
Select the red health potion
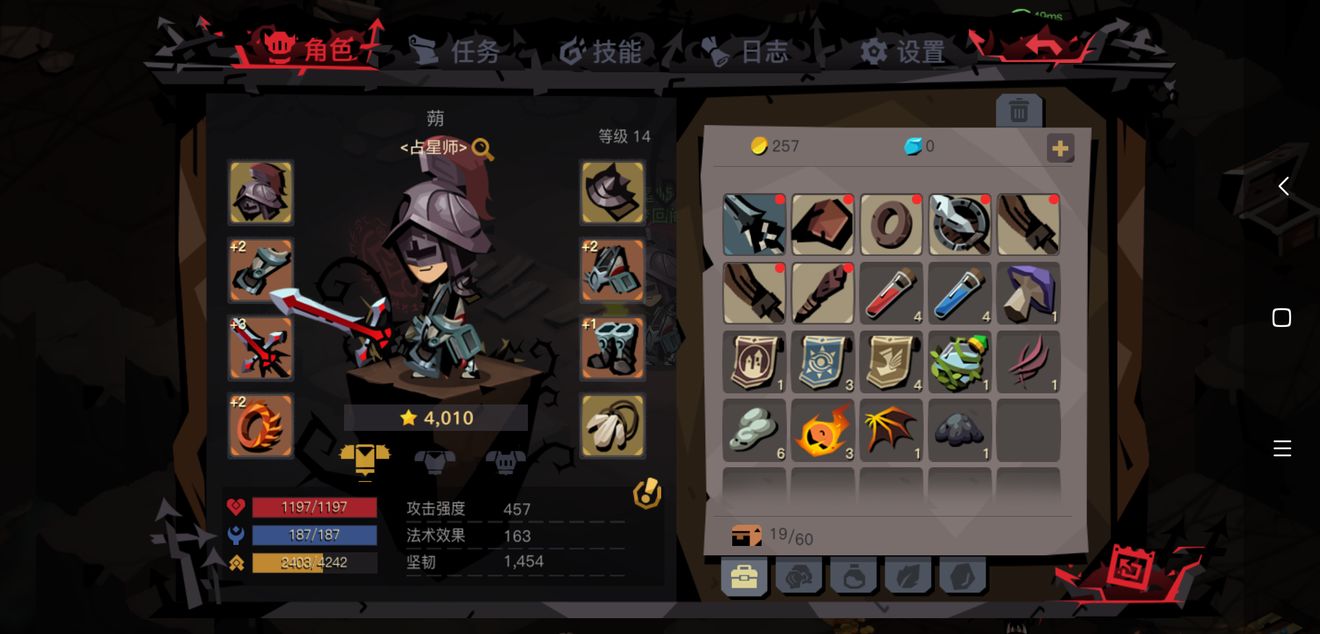(891, 293)
